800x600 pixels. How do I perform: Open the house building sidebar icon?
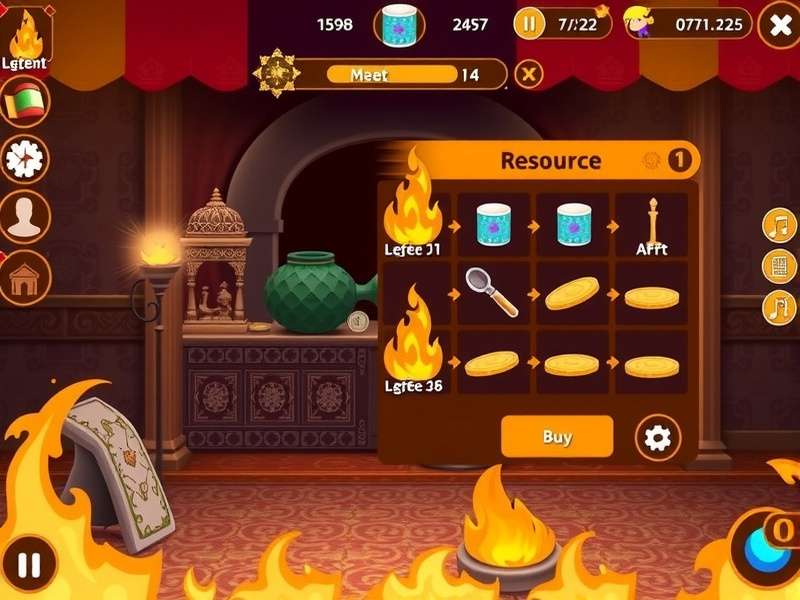pos(25,277)
